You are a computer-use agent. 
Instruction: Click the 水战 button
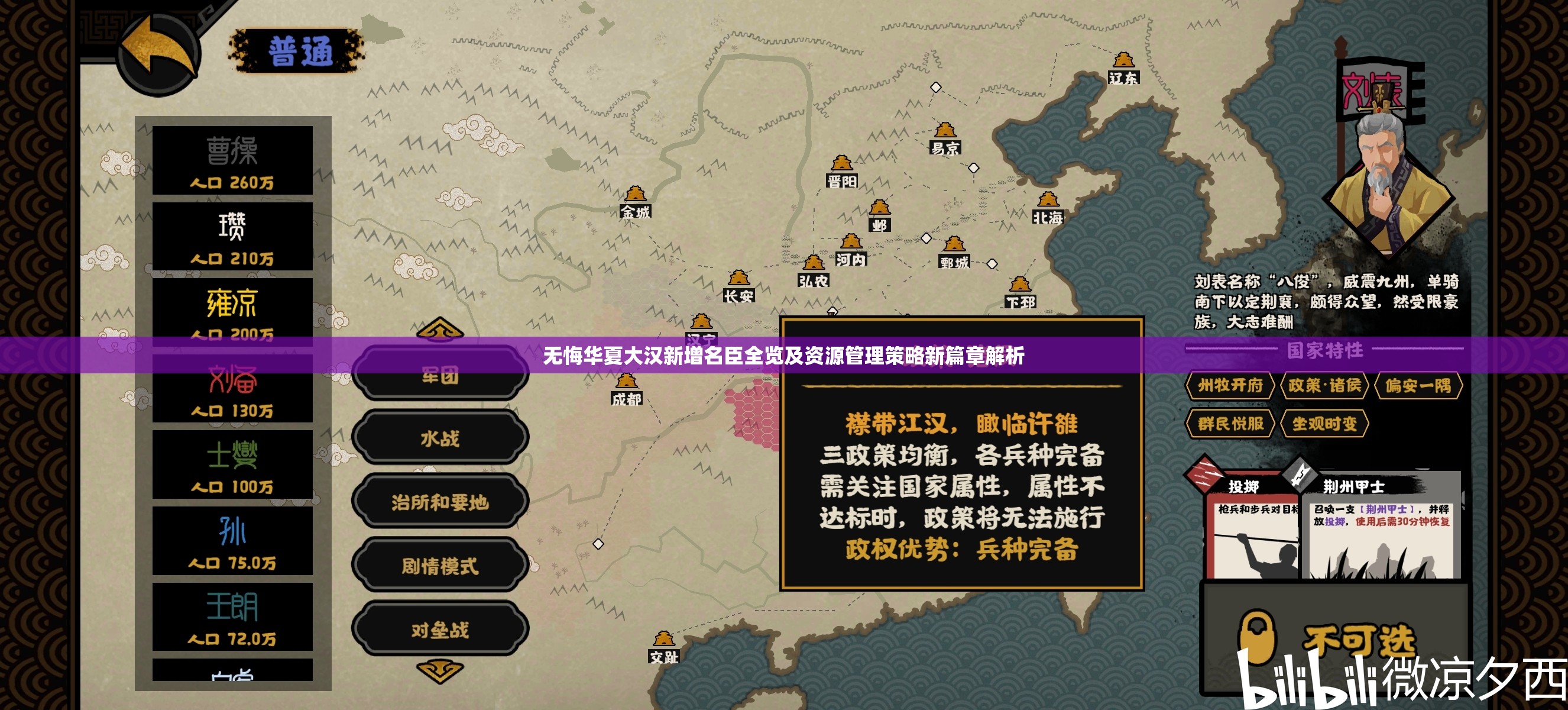click(439, 438)
